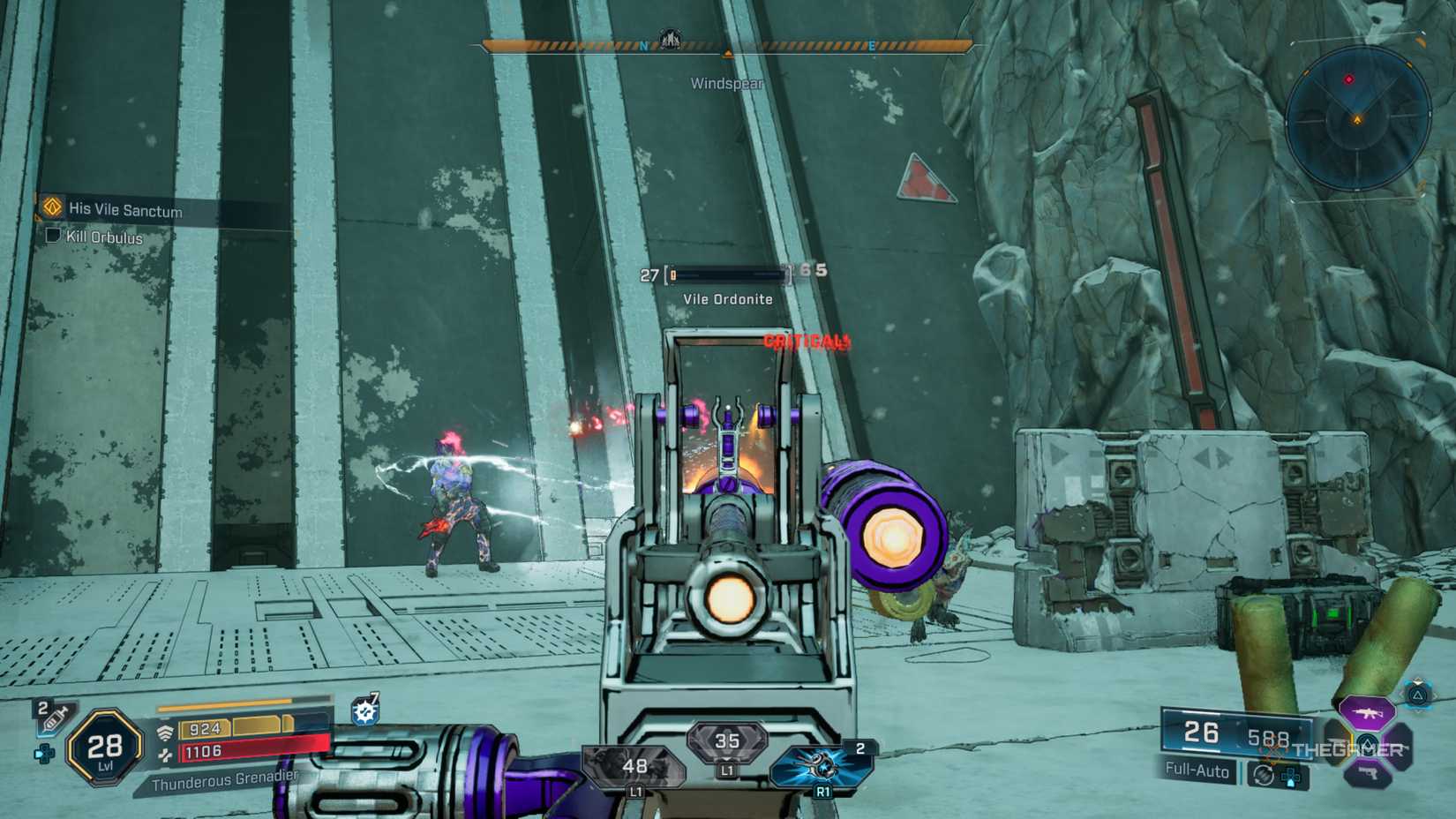Toggle the Kill Orbulus objective checkbox

[x=55, y=237]
